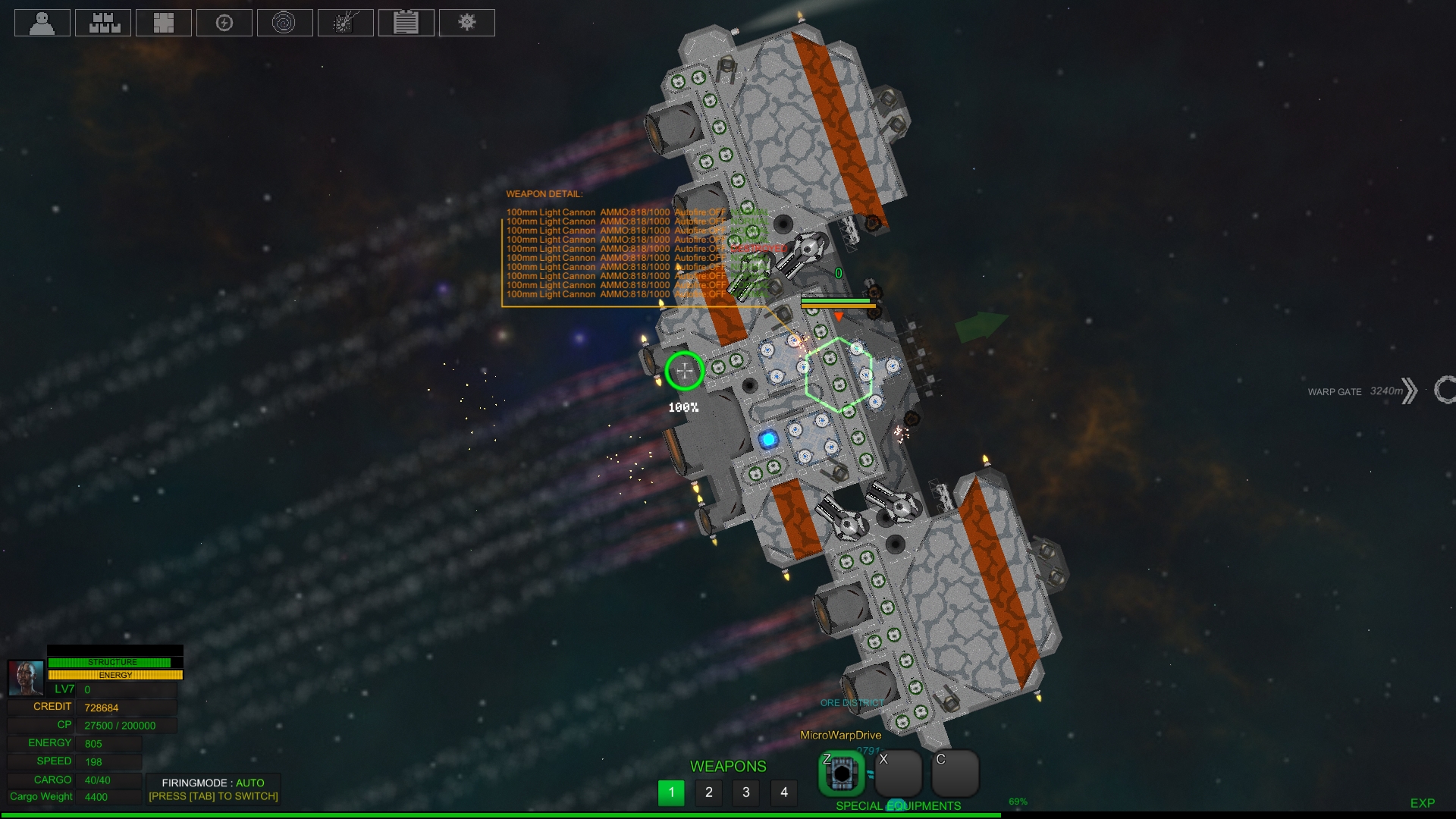Toggle Autofire on the last Light Cannon entry
1456x819 pixels.
click(x=698, y=293)
